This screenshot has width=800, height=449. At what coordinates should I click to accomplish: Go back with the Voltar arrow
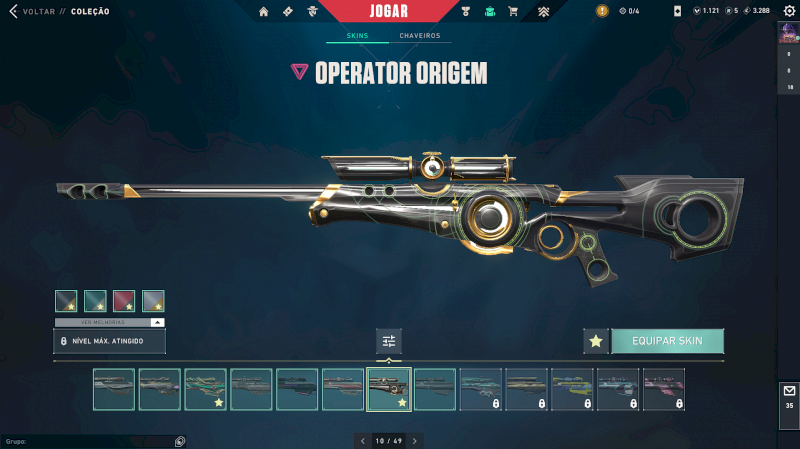(13, 11)
